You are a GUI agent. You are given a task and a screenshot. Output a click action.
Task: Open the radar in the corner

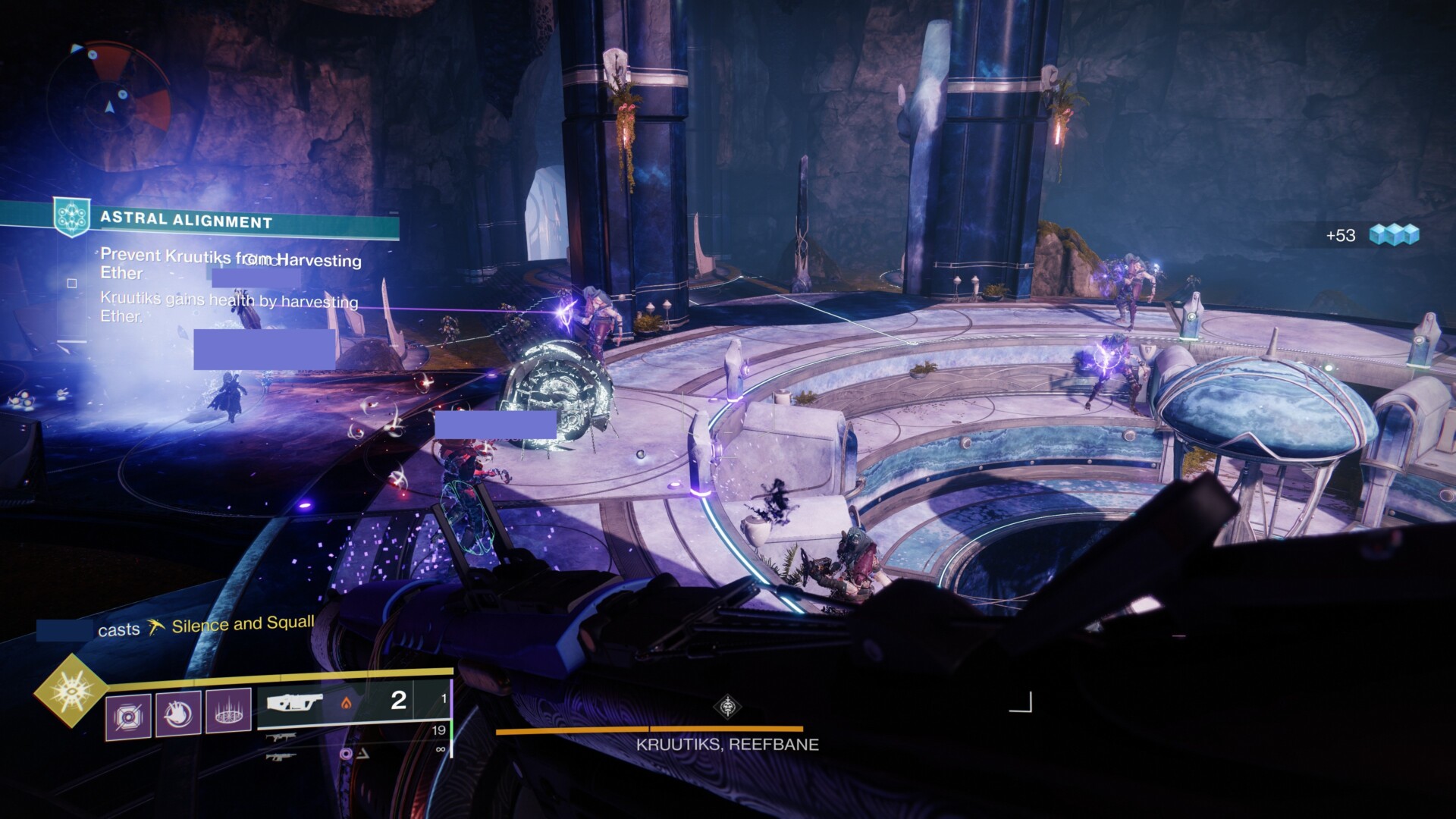[x=109, y=97]
